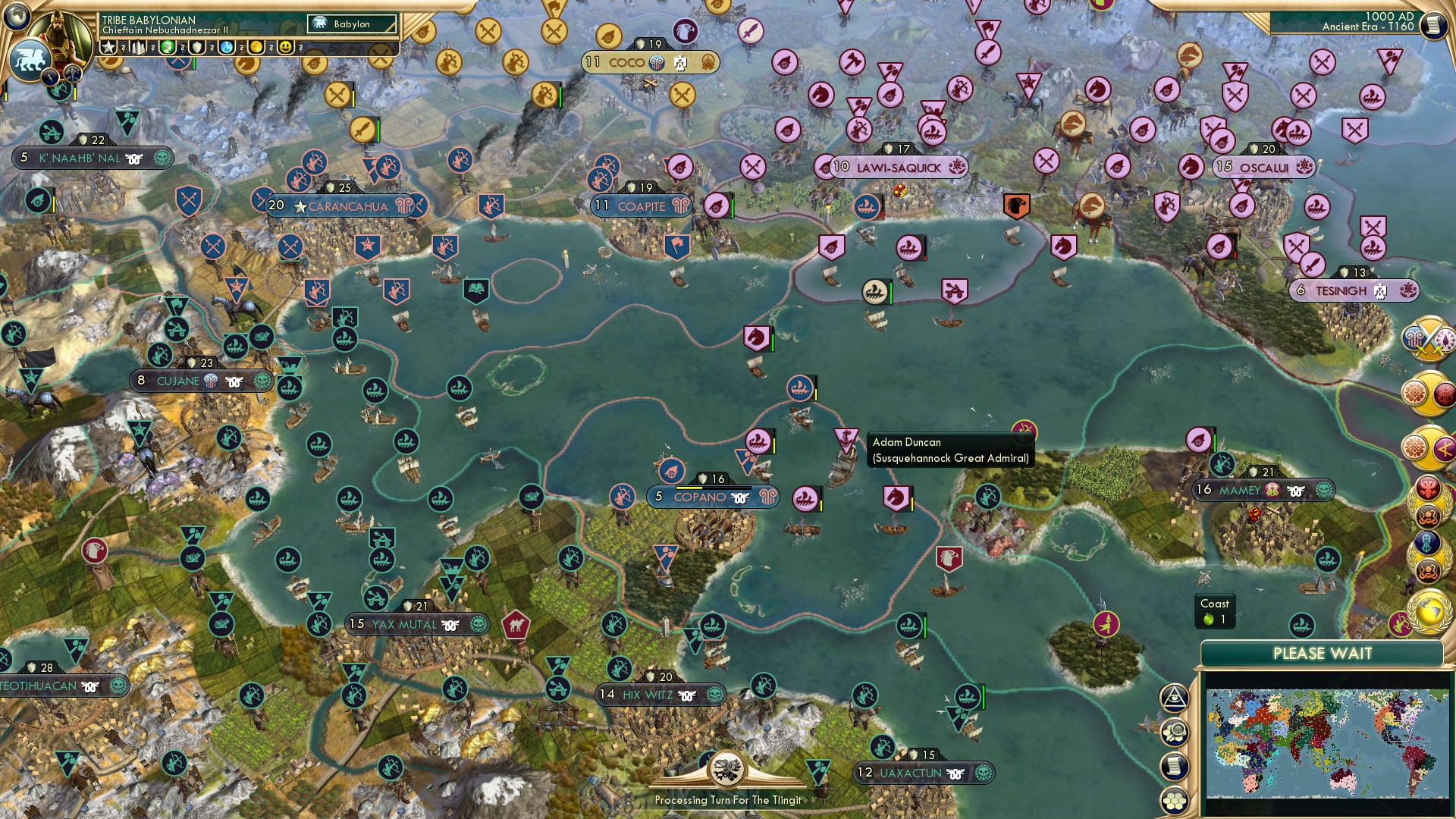
Task: Click the score star expander in the top panel
Action: pyautogui.click(x=109, y=48)
